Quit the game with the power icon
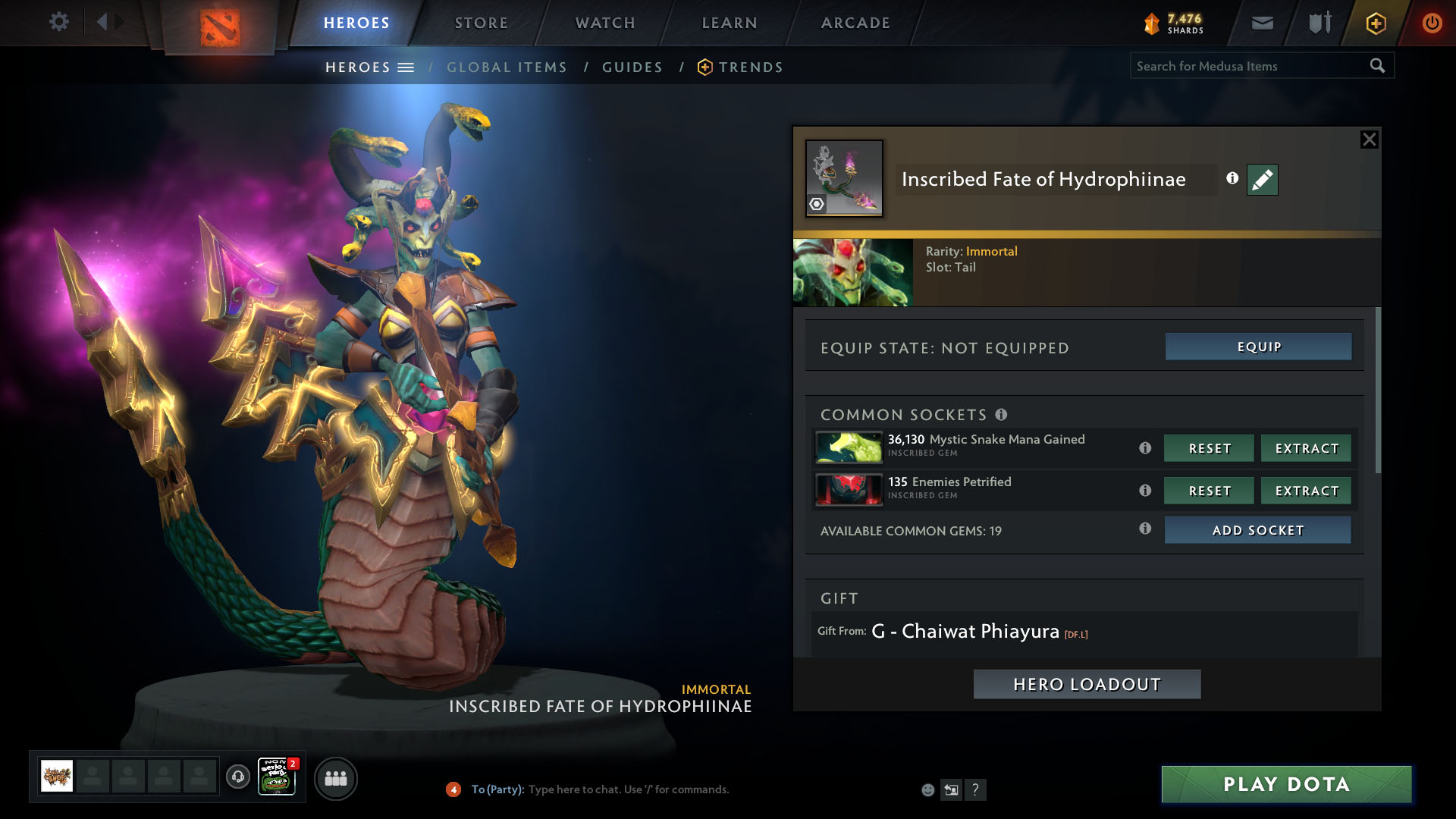 coord(1432,23)
